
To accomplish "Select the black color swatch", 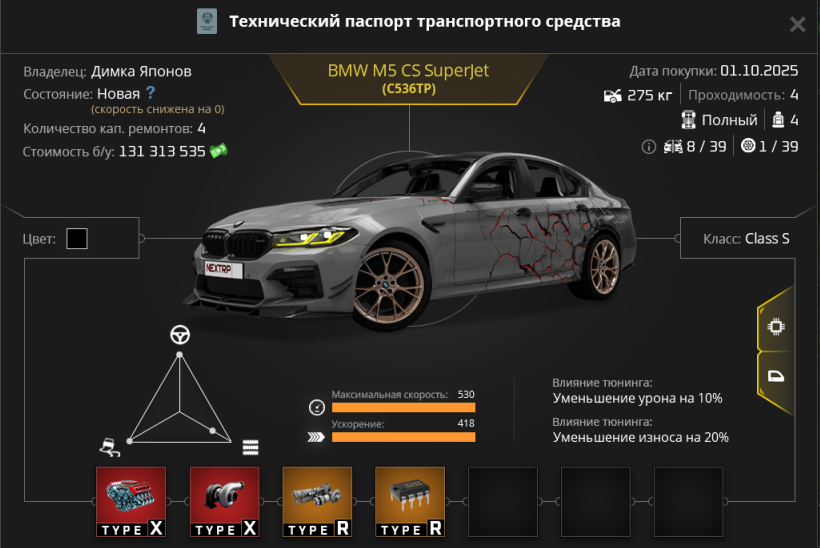I will (x=77, y=238).
